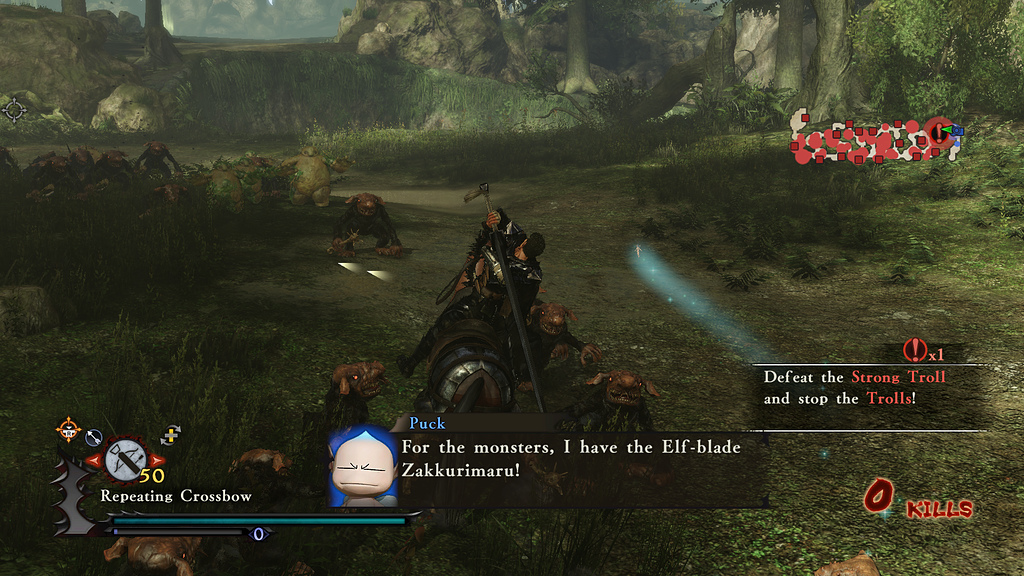The width and height of the screenshot is (1024, 576).
Task: Select the small arrow ammo icon
Action: click(x=94, y=436)
